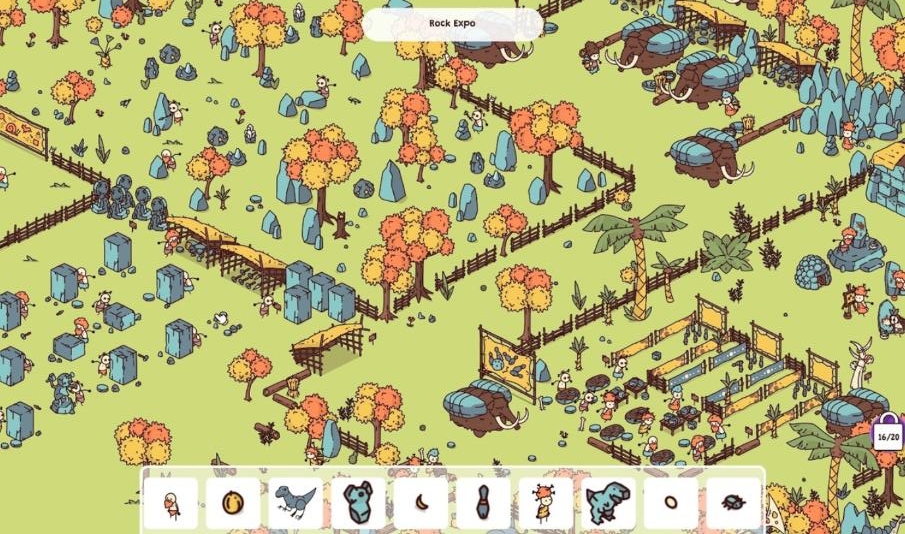Select the black beetle target
The image size is (905, 534).
click(x=733, y=502)
